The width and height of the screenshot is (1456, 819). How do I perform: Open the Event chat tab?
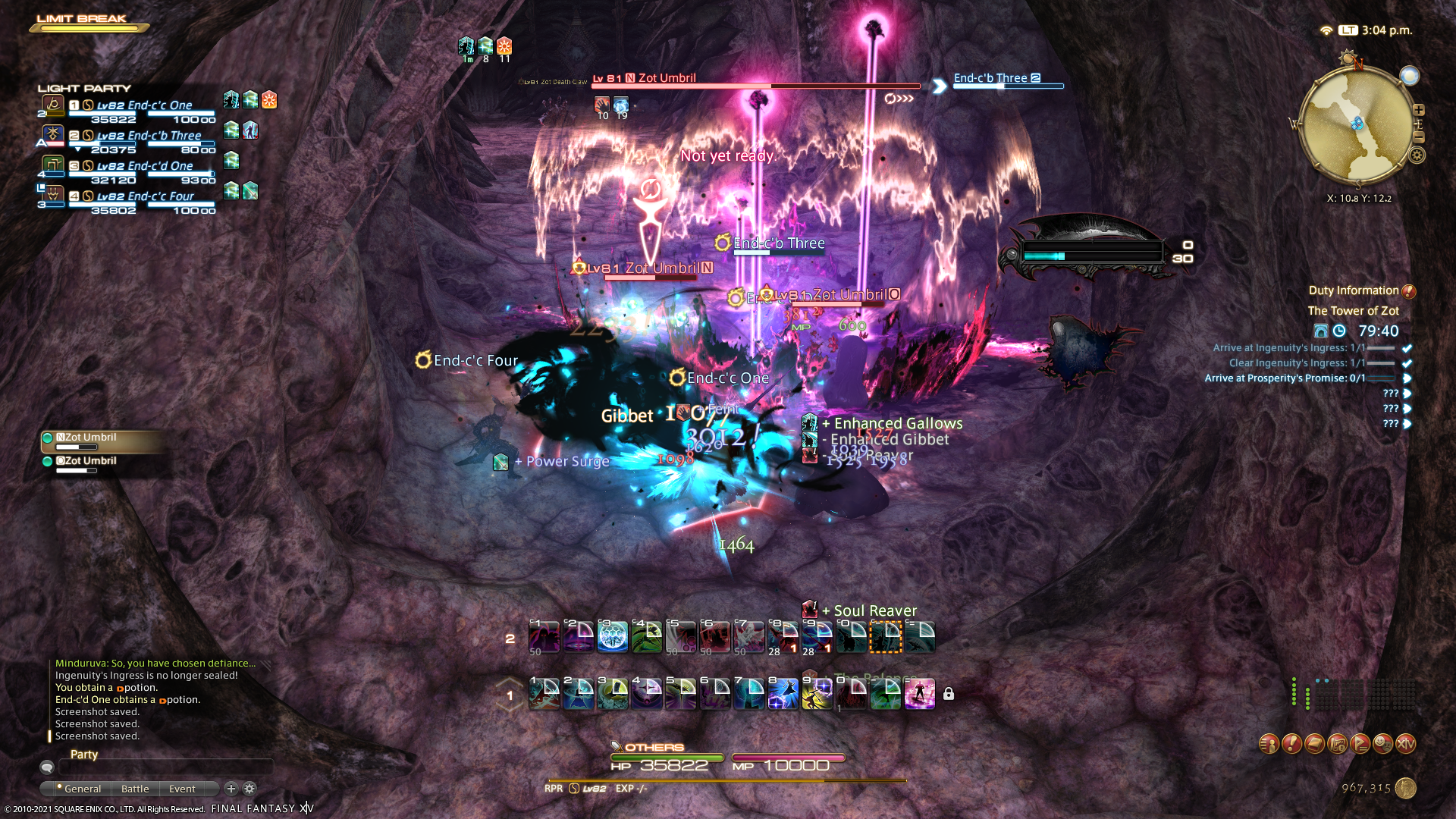pyautogui.click(x=182, y=789)
